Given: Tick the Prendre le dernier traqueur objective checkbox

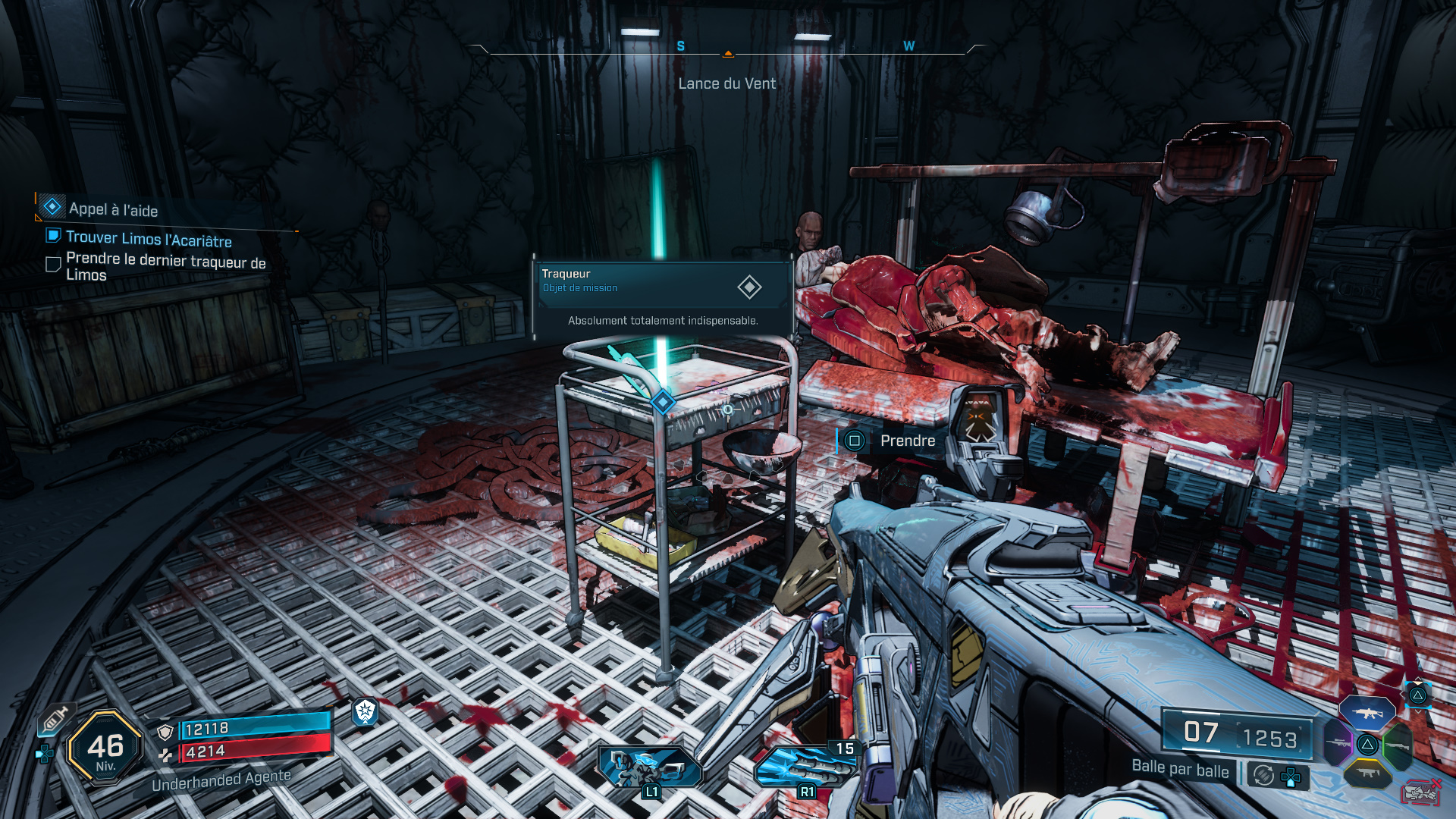Looking at the screenshot, I should pyautogui.click(x=53, y=265).
